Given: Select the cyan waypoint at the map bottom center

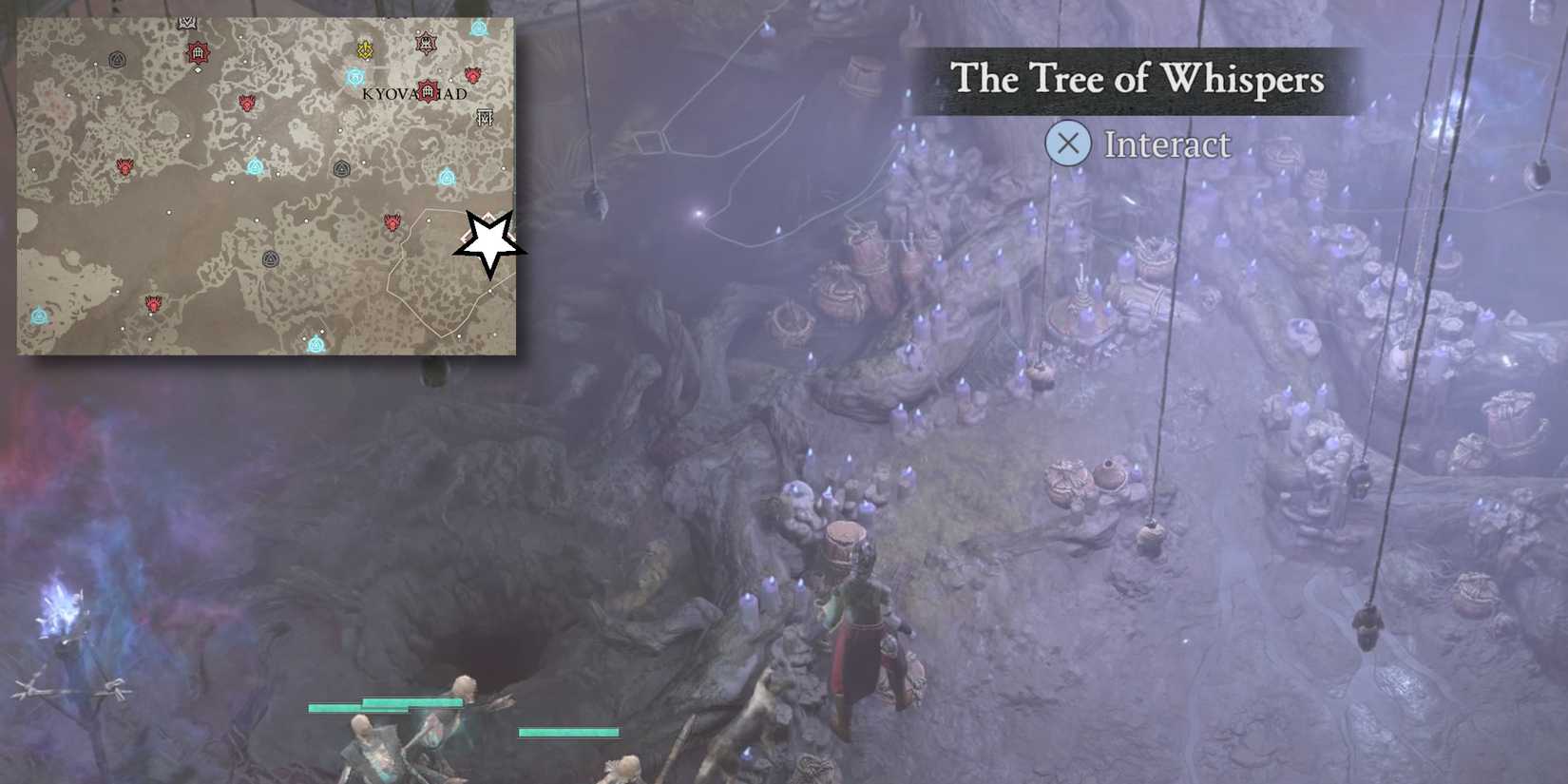Looking at the screenshot, I should tap(316, 344).
